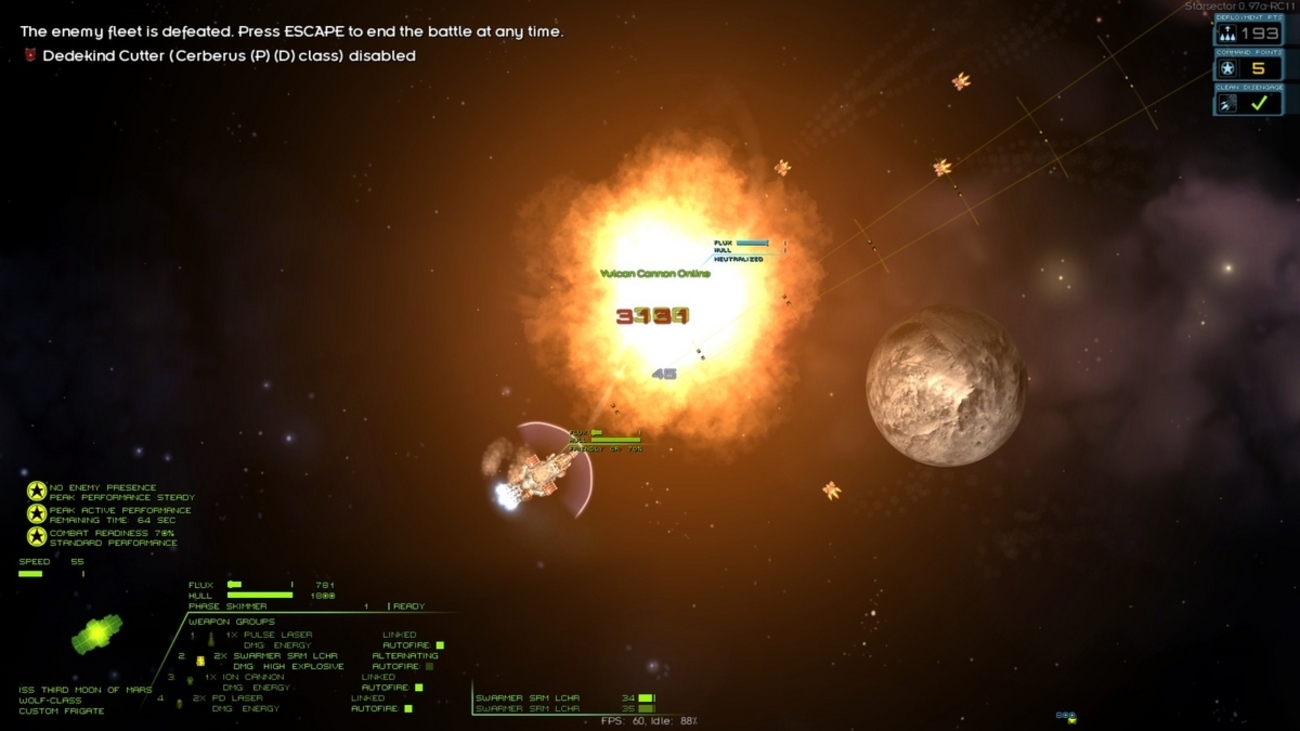This screenshot has height=731, width=1300.
Task: Toggle autofire for the PD Laser group
Action: pos(408,708)
